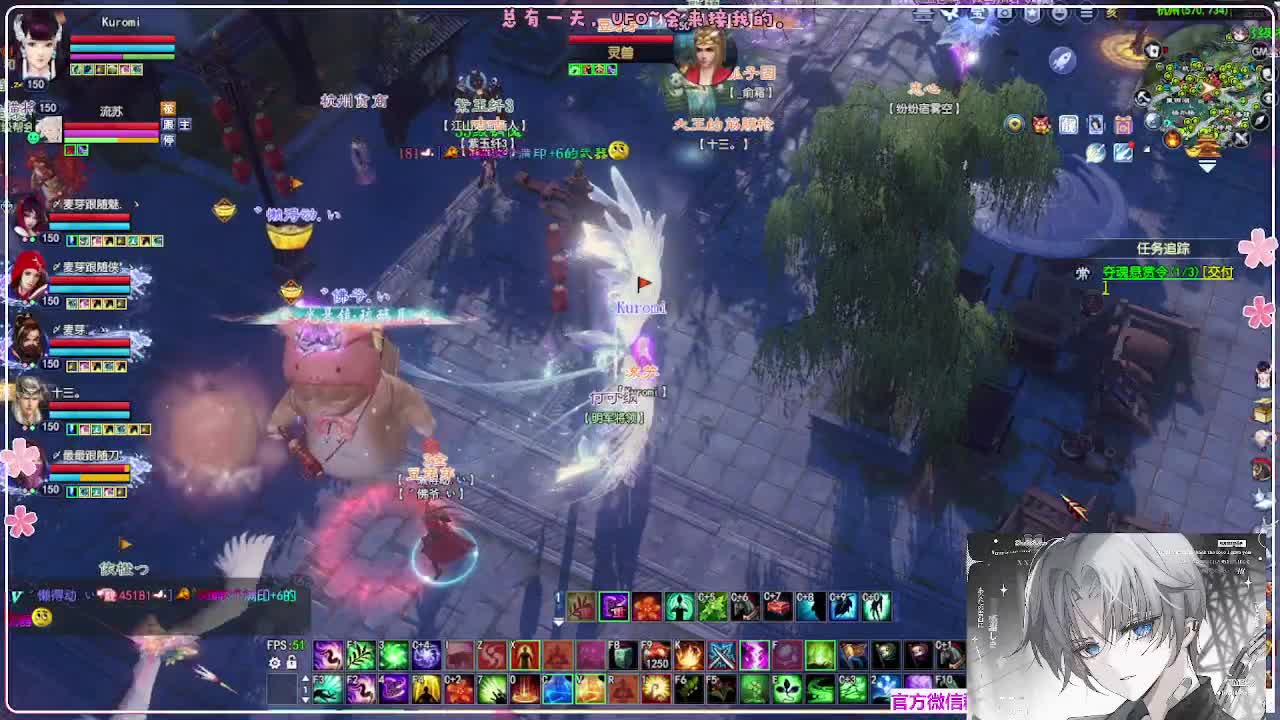Click the down arrow under the quickslot number 1
The height and width of the screenshot is (720, 1280).
pos(305,700)
